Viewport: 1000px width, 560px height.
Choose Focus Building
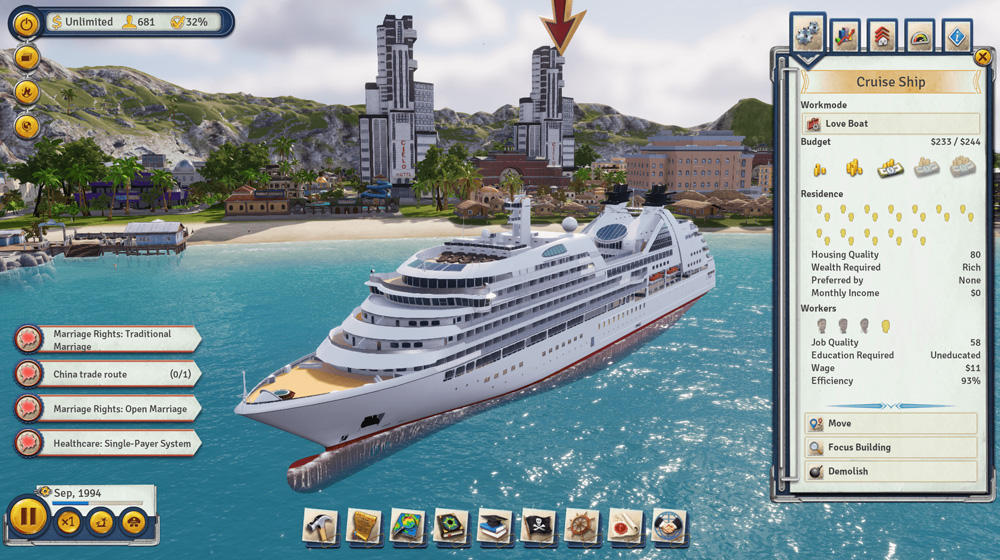click(890, 448)
